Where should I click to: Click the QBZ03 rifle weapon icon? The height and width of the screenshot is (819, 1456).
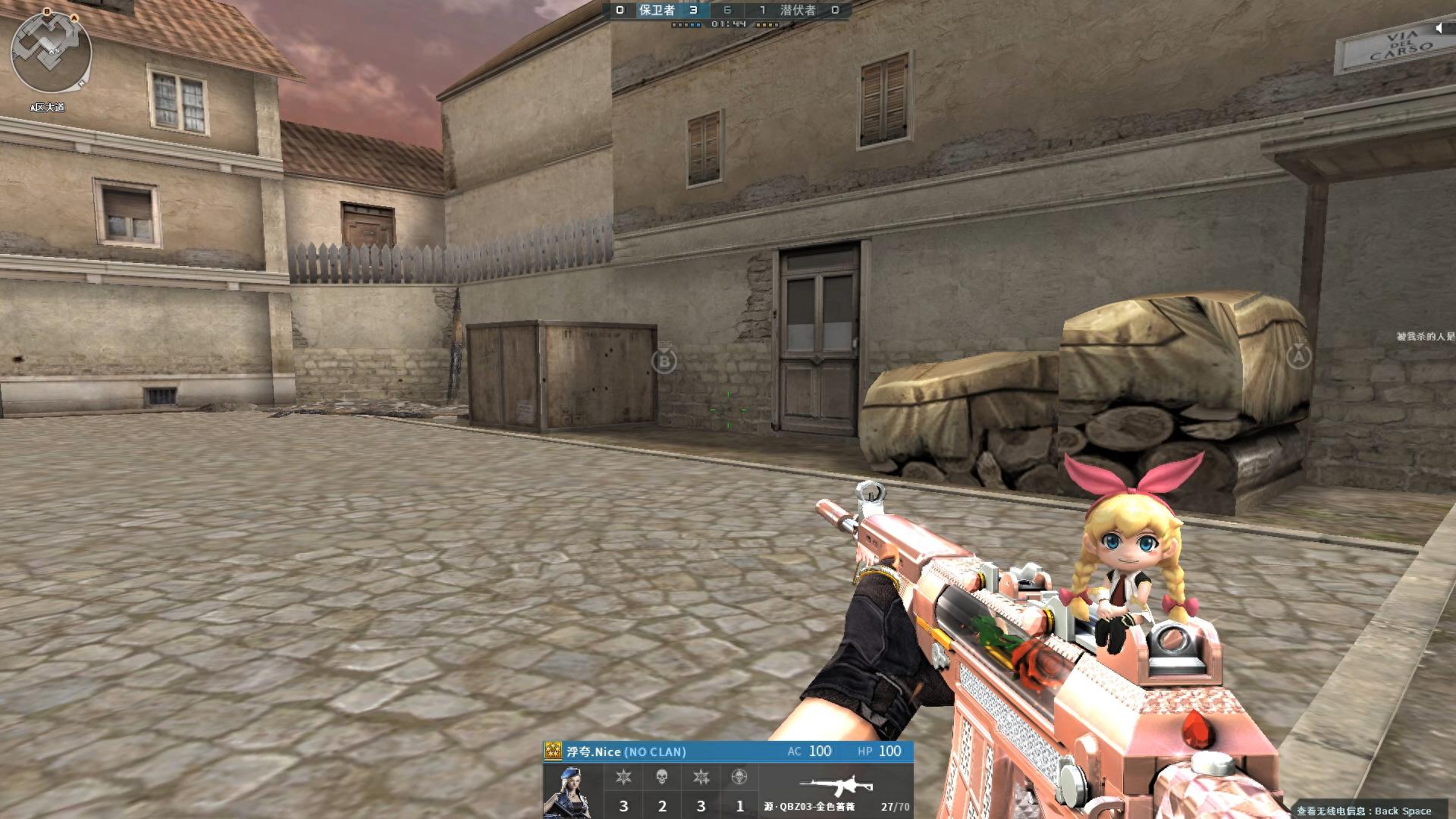[x=836, y=786]
